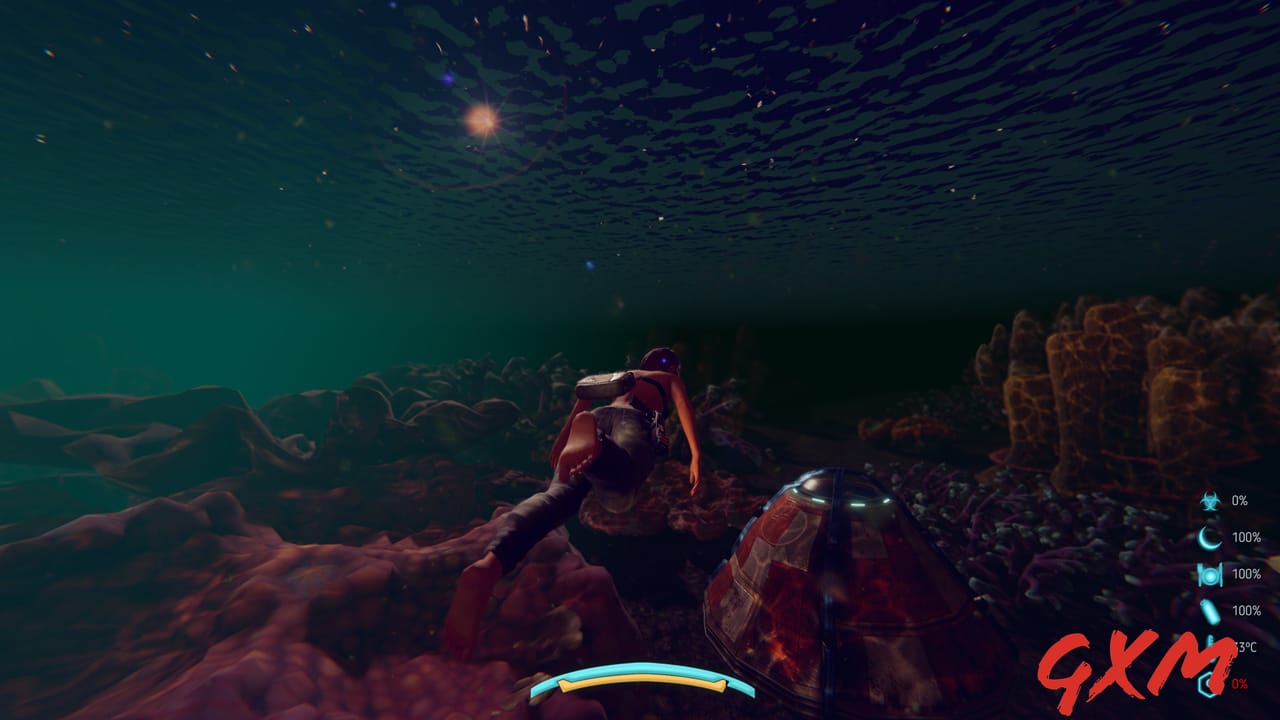This screenshot has width=1280, height=720.
Task: Click the diver's backpack oxygen tank
Action: coord(605,385)
